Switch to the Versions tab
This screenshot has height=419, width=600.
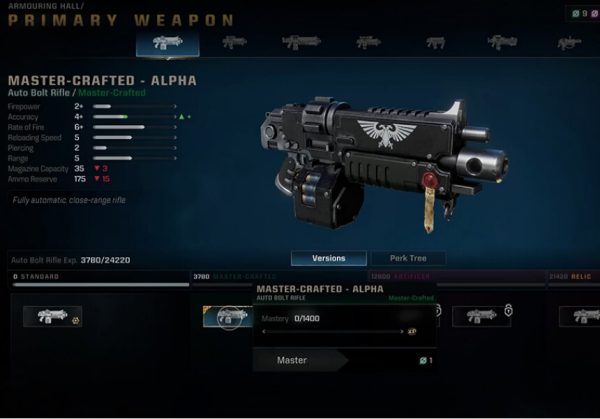tap(328, 258)
